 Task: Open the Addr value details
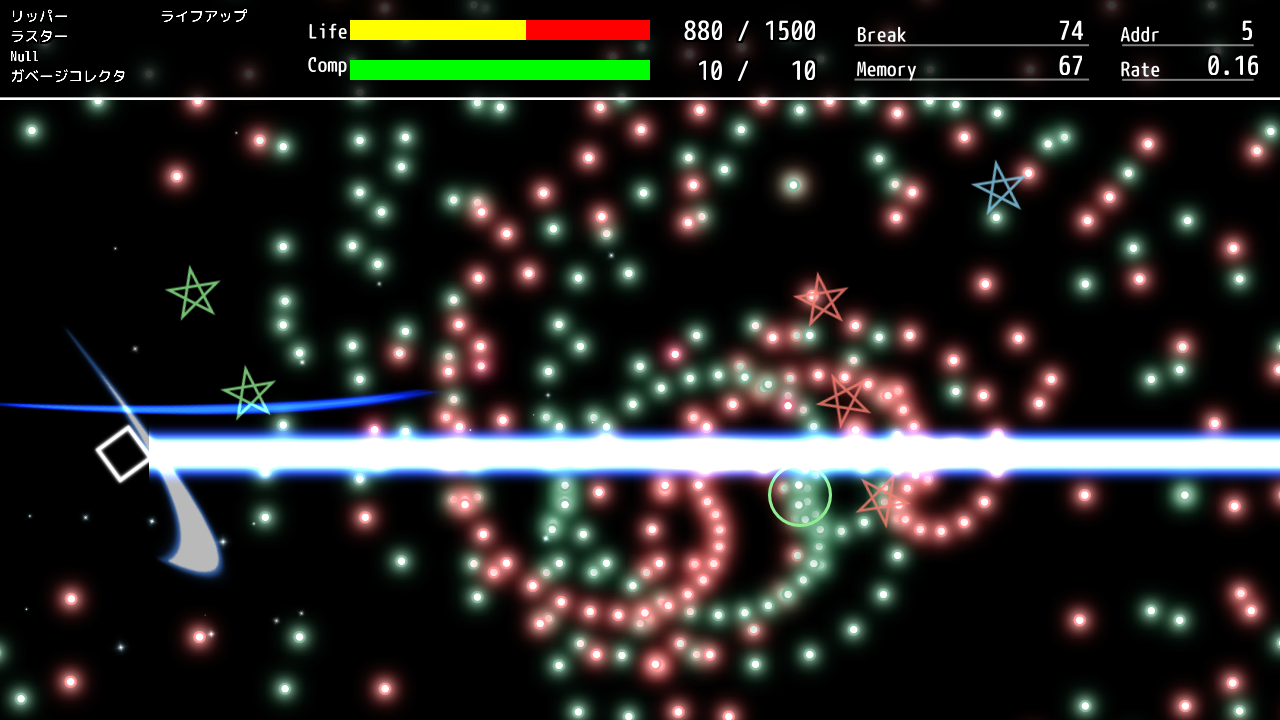tap(1185, 33)
